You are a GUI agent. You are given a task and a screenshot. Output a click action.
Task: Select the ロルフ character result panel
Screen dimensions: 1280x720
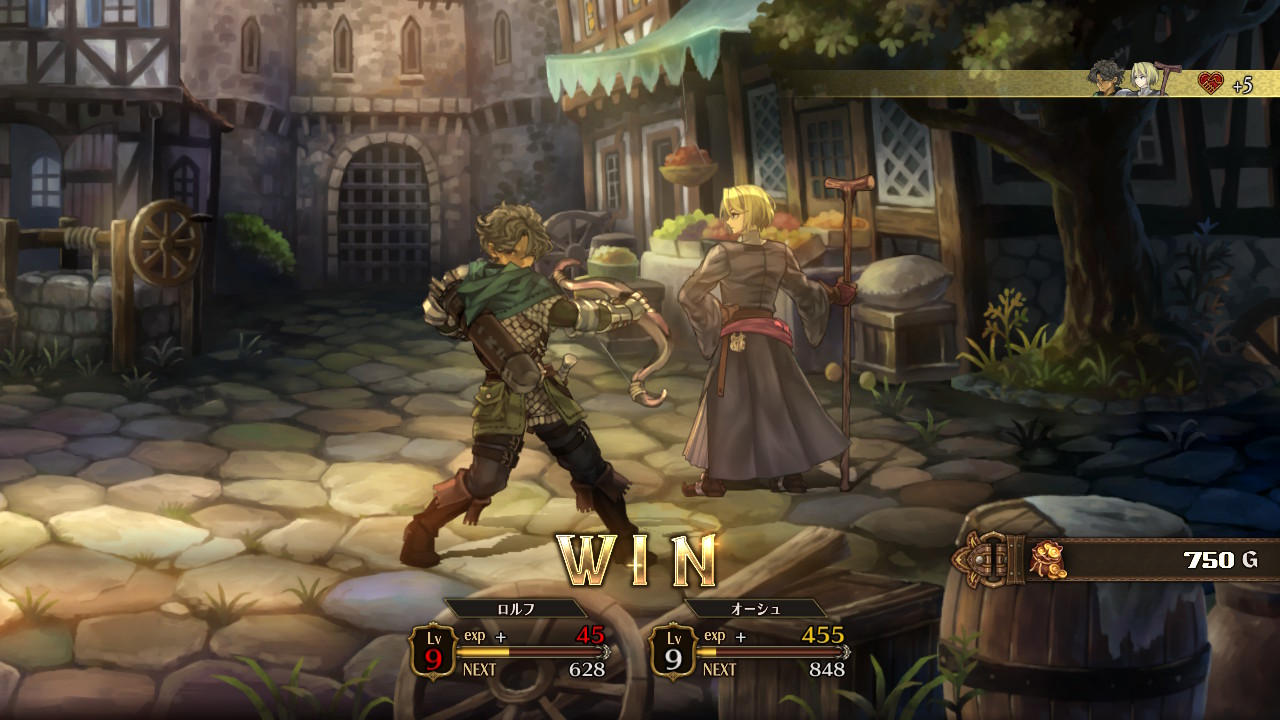click(x=511, y=642)
